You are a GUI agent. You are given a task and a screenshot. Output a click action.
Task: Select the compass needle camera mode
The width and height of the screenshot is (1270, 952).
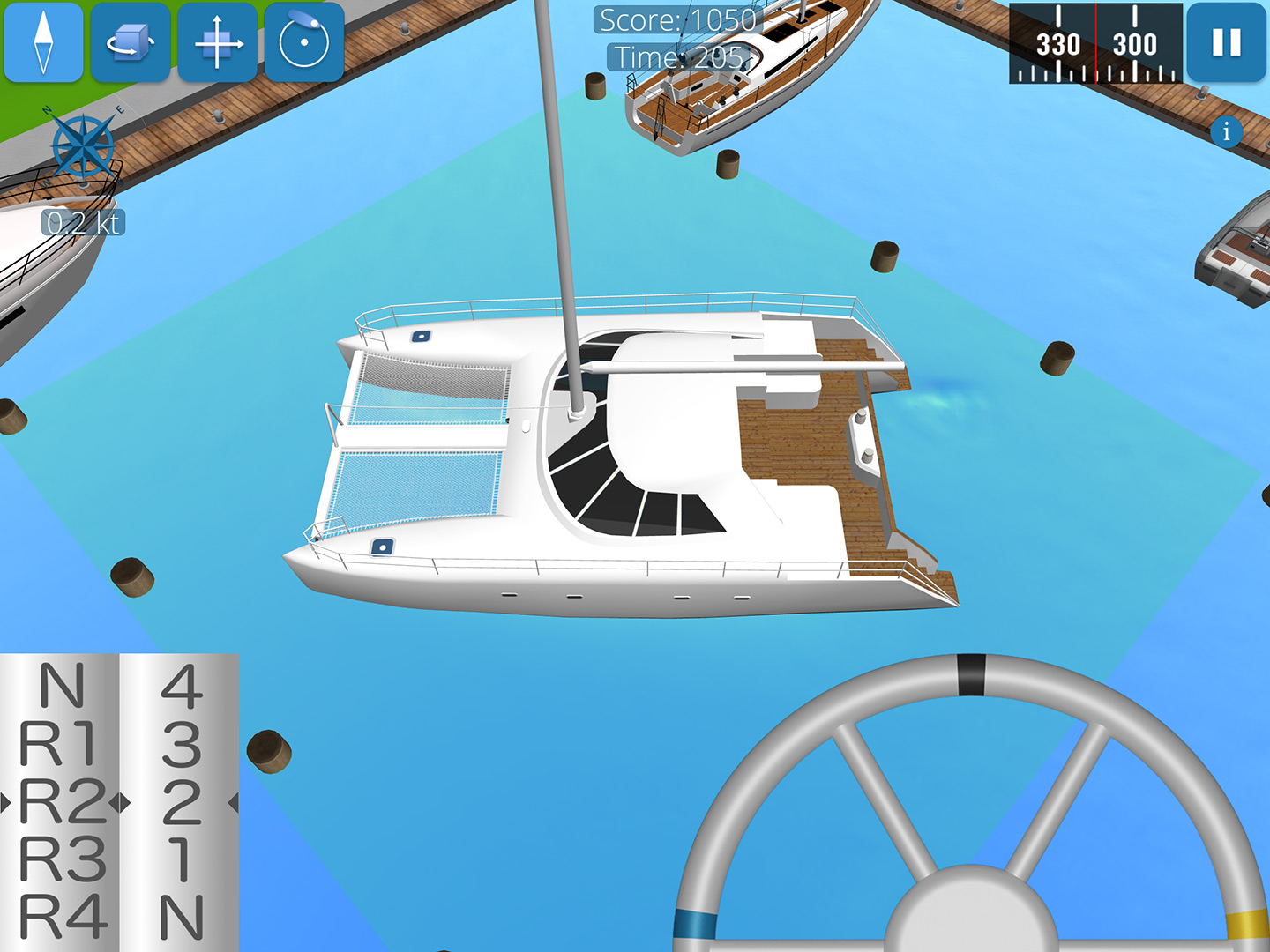coord(44,41)
